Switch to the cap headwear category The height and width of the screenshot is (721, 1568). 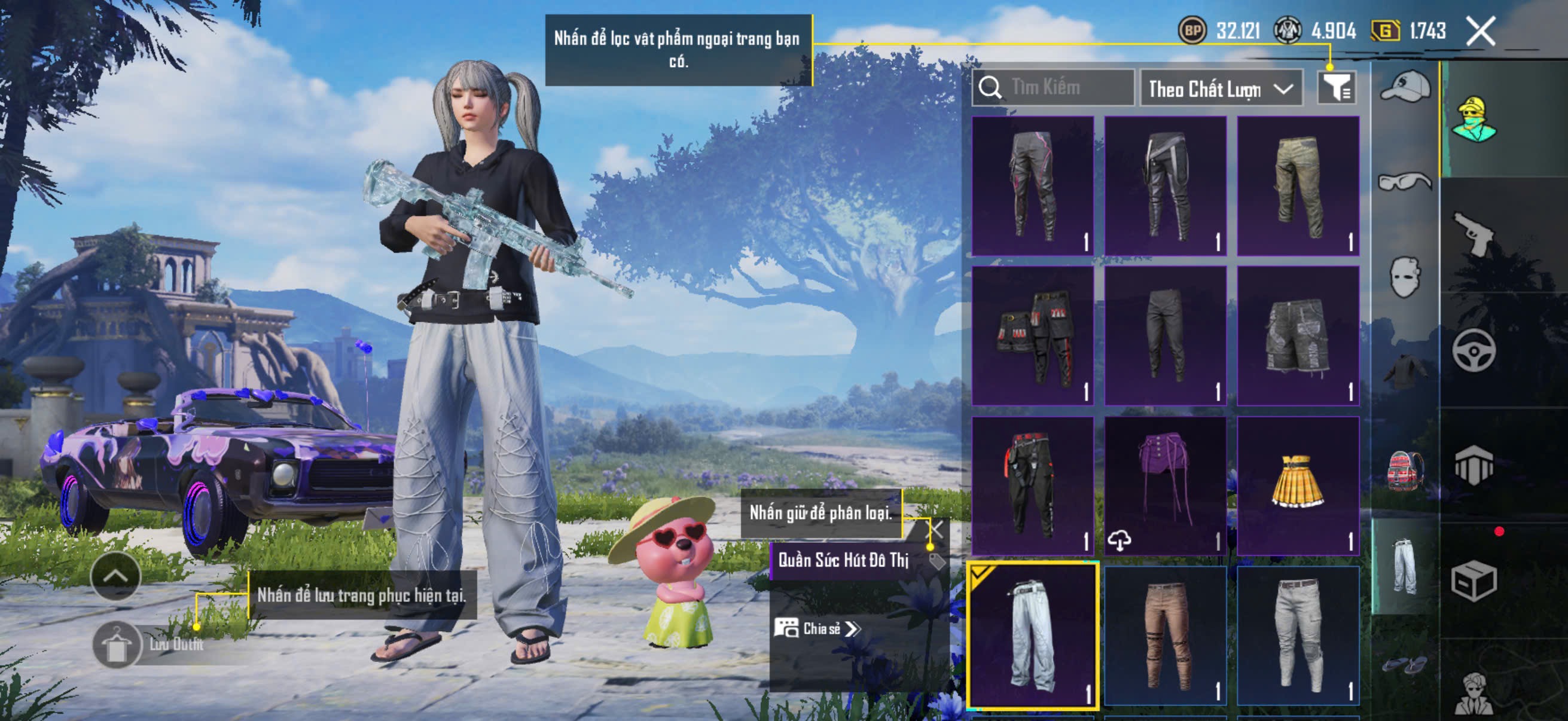tap(1405, 87)
